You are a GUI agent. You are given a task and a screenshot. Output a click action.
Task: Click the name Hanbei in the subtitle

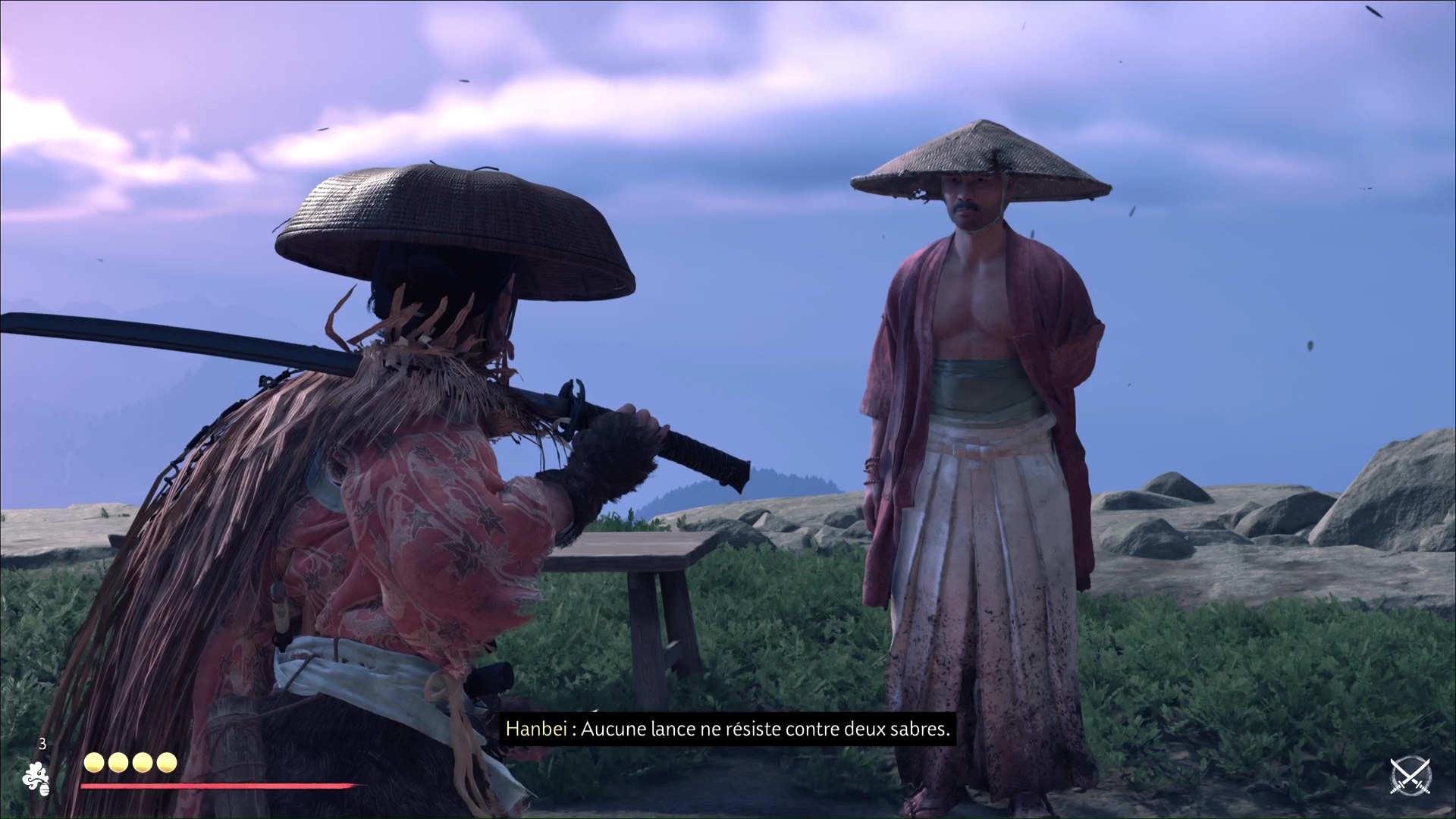[536, 730]
